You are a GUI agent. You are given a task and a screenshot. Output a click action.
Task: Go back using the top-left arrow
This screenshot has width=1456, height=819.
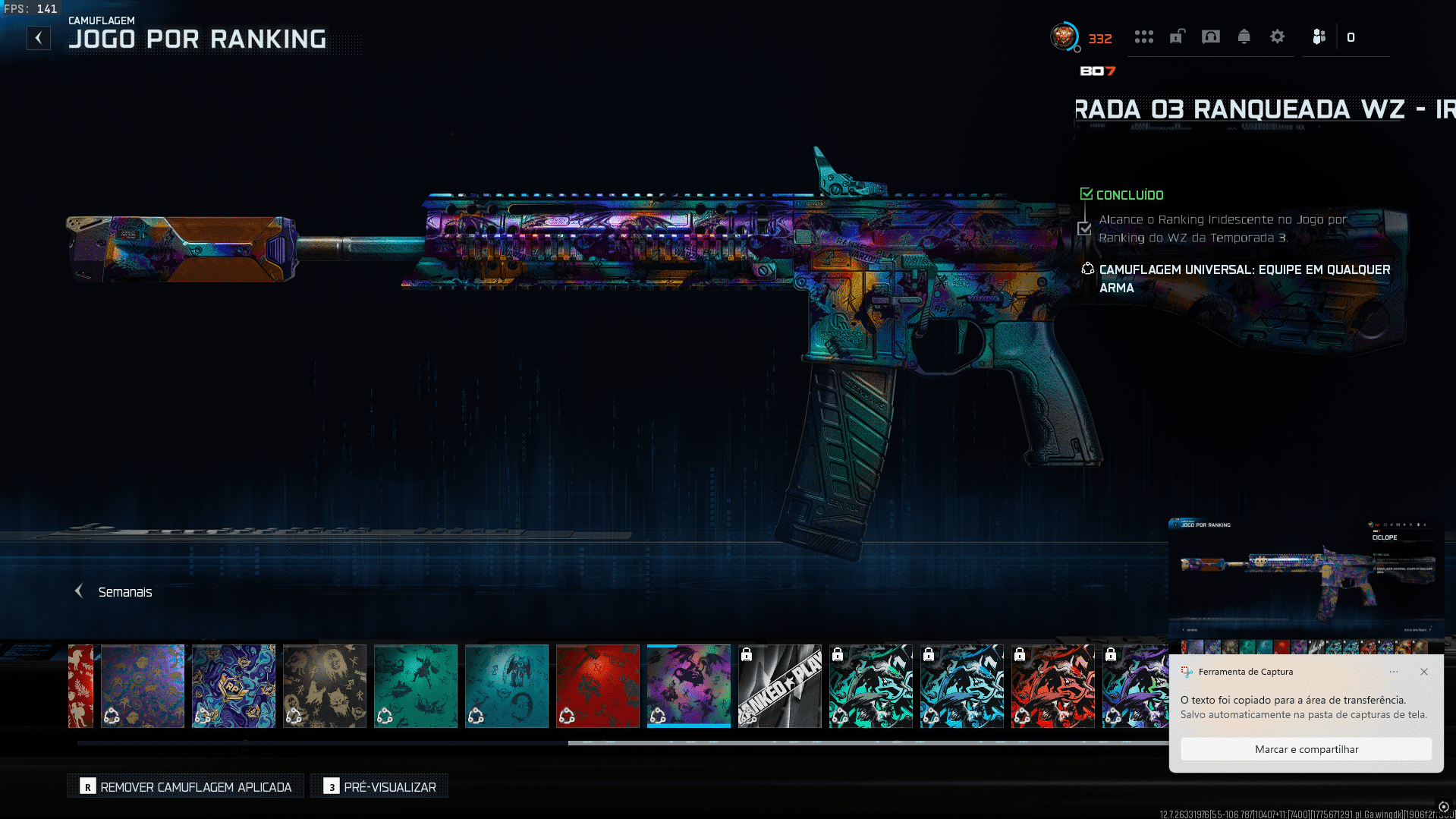[x=39, y=38]
